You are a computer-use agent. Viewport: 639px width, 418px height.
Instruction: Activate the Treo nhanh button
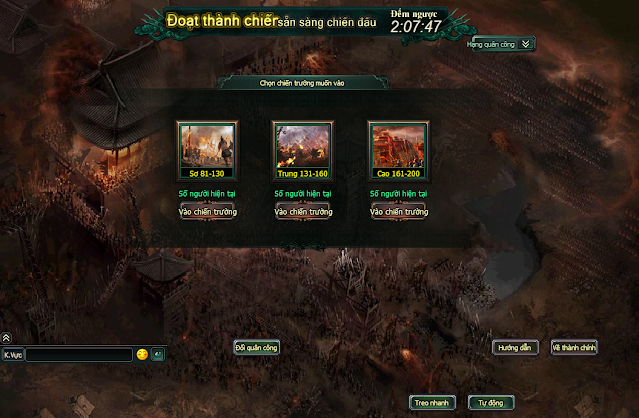coord(434,402)
